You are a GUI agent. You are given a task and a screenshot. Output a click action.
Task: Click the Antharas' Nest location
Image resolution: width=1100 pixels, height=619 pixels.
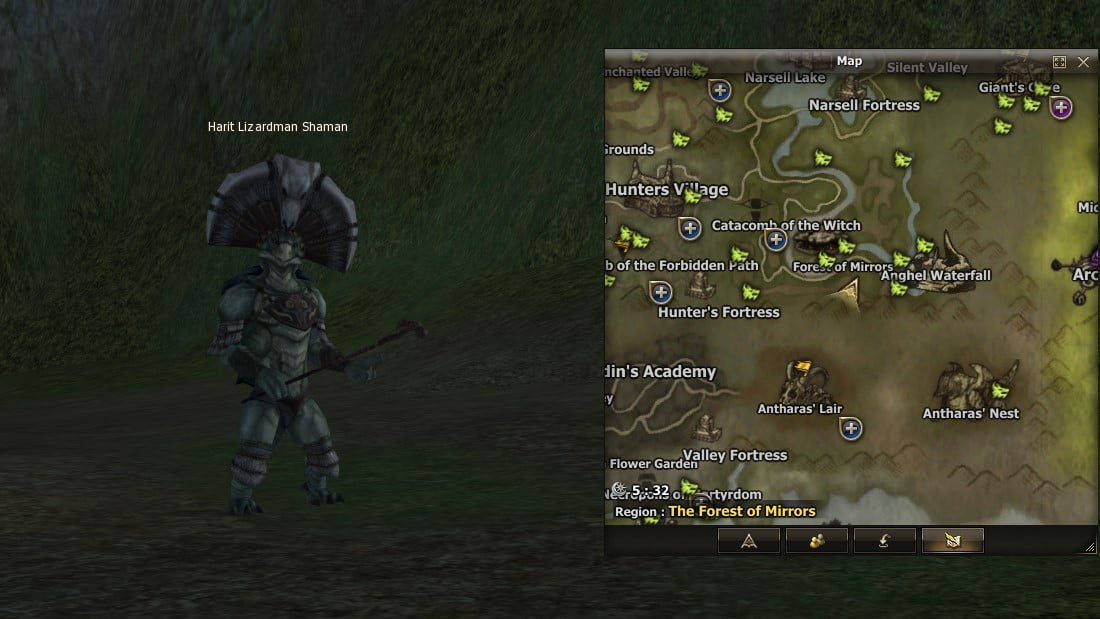point(971,413)
